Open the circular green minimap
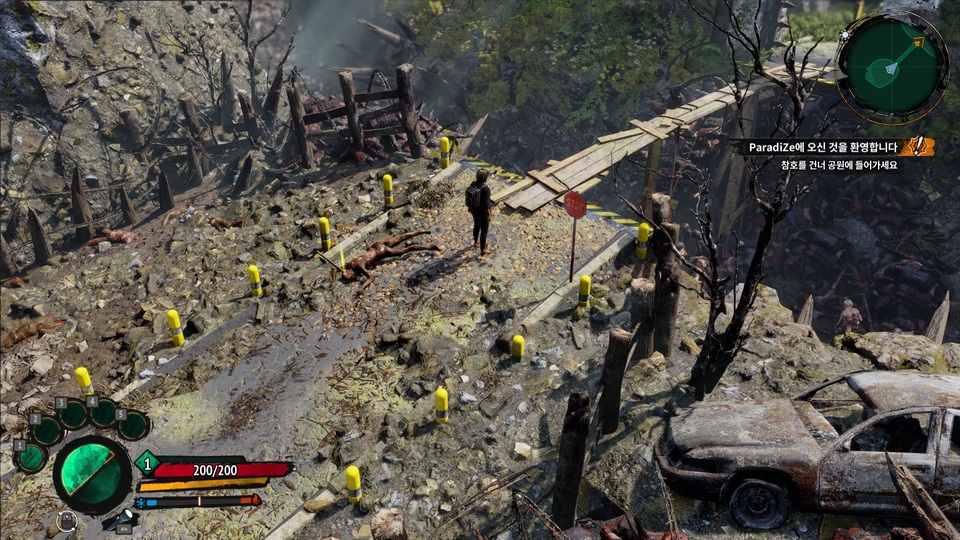 pyautogui.click(x=892, y=66)
